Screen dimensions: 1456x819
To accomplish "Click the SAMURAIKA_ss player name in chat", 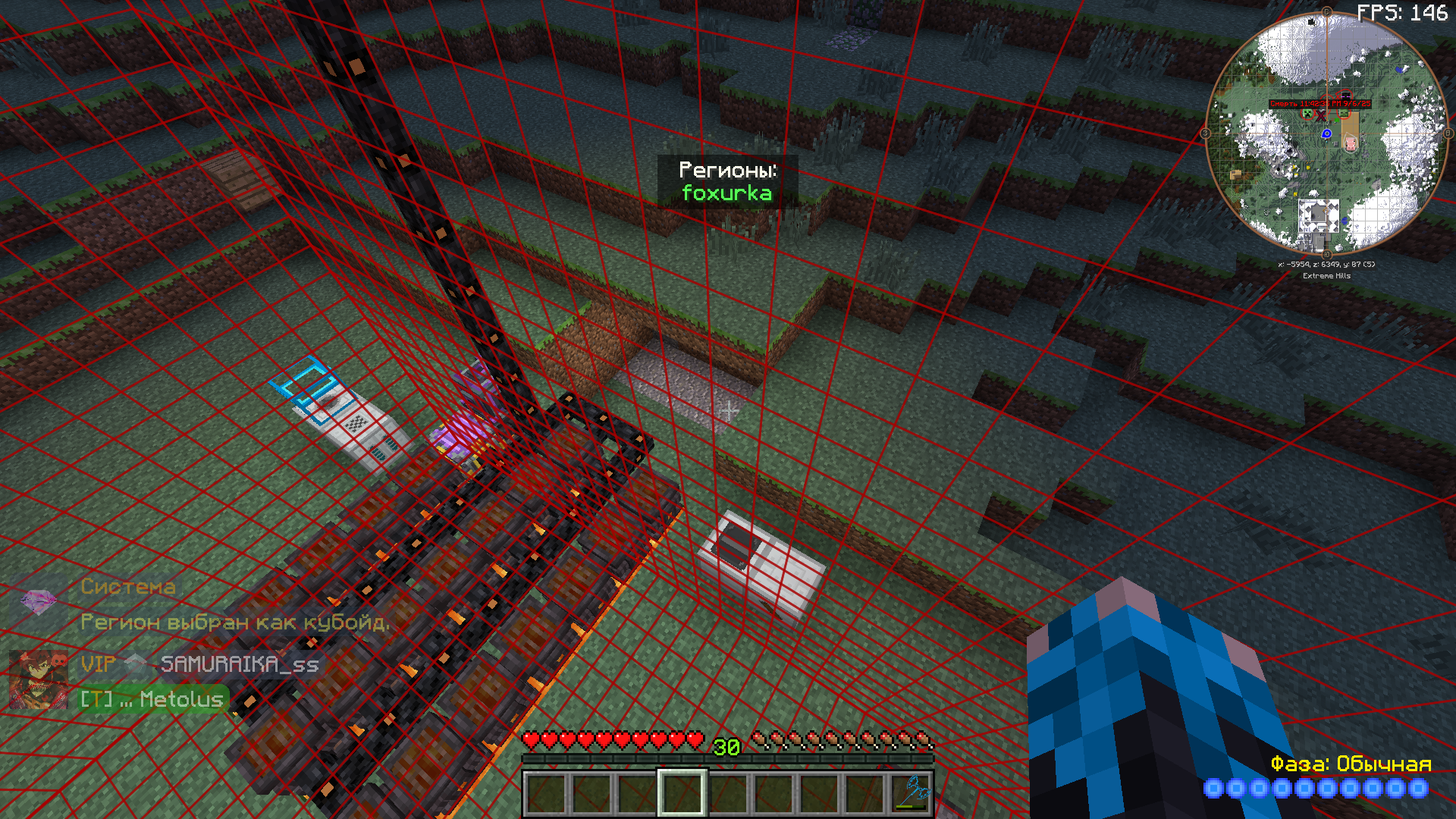I will pyautogui.click(x=240, y=664).
